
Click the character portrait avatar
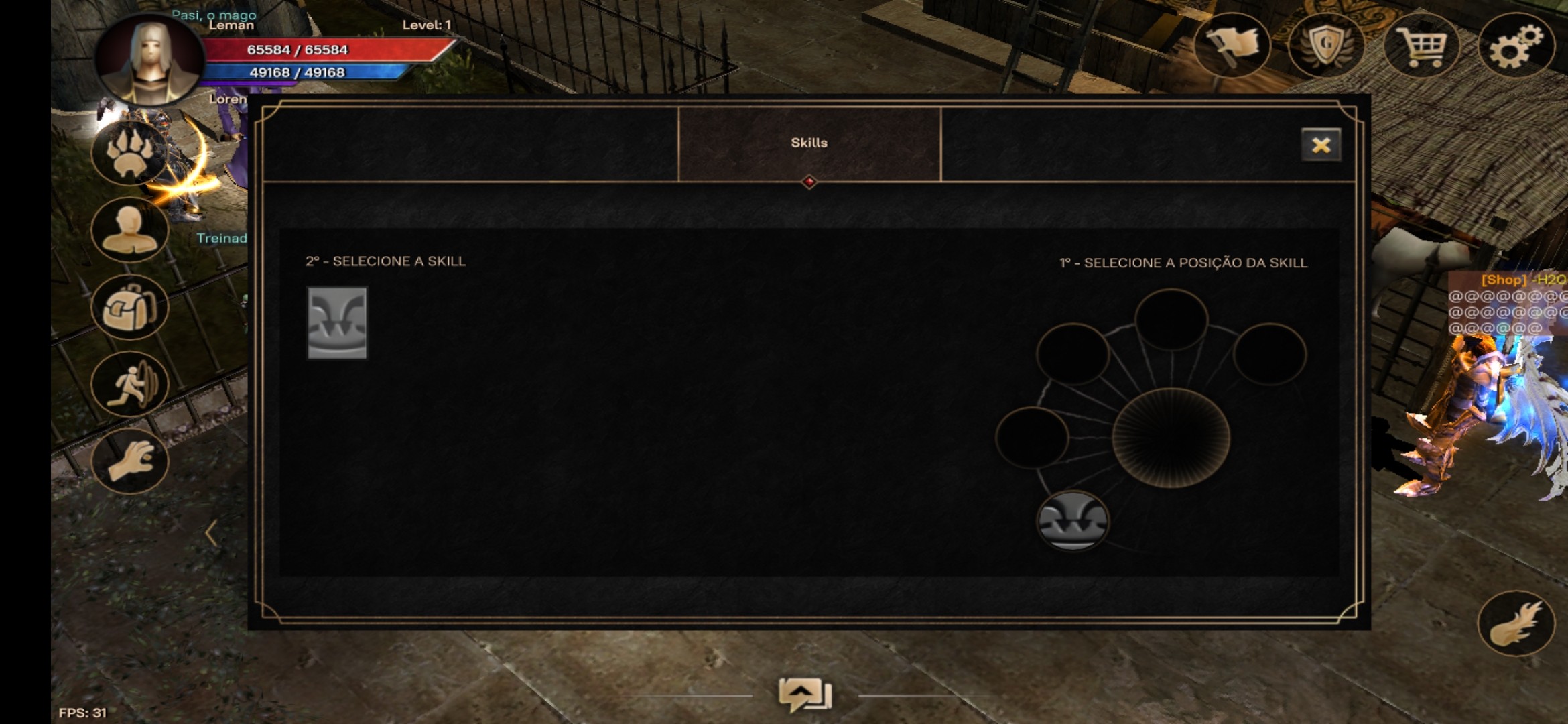pos(150,60)
